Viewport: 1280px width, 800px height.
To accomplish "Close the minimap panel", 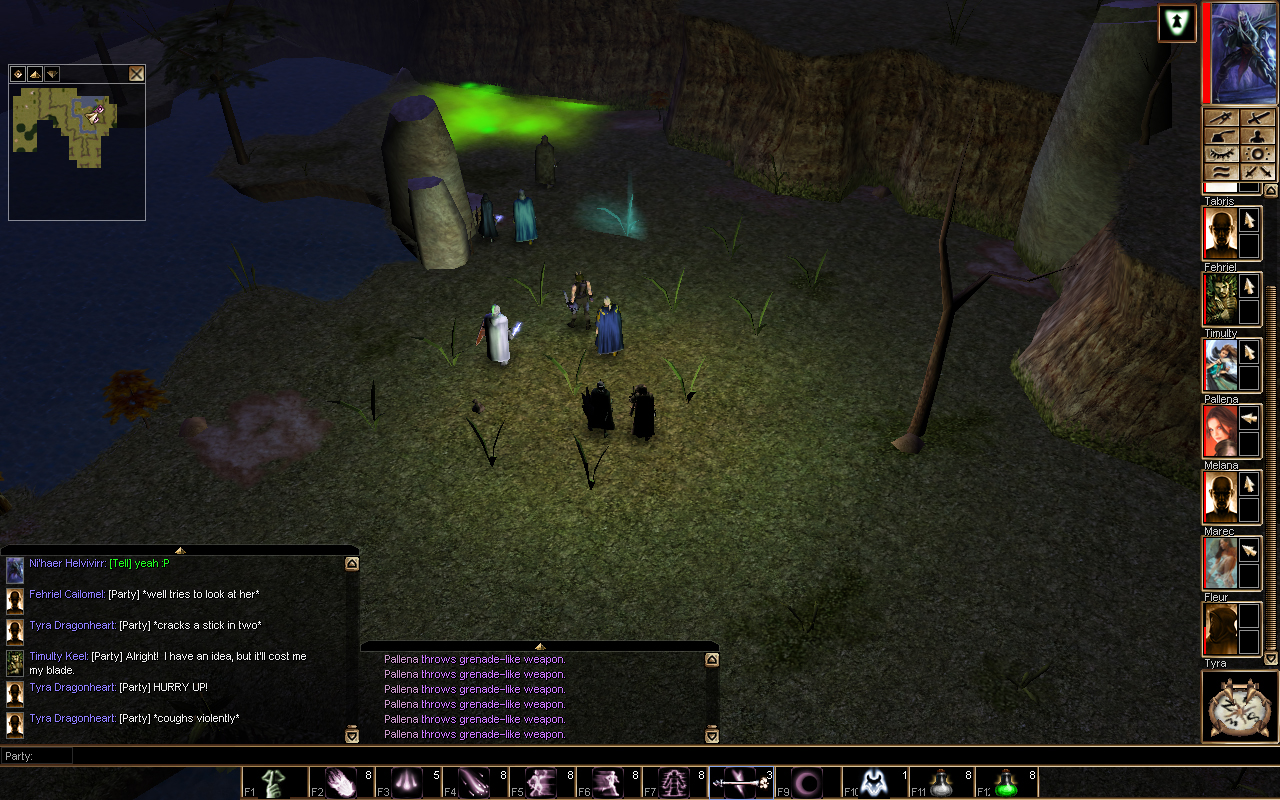I will click(x=136, y=74).
